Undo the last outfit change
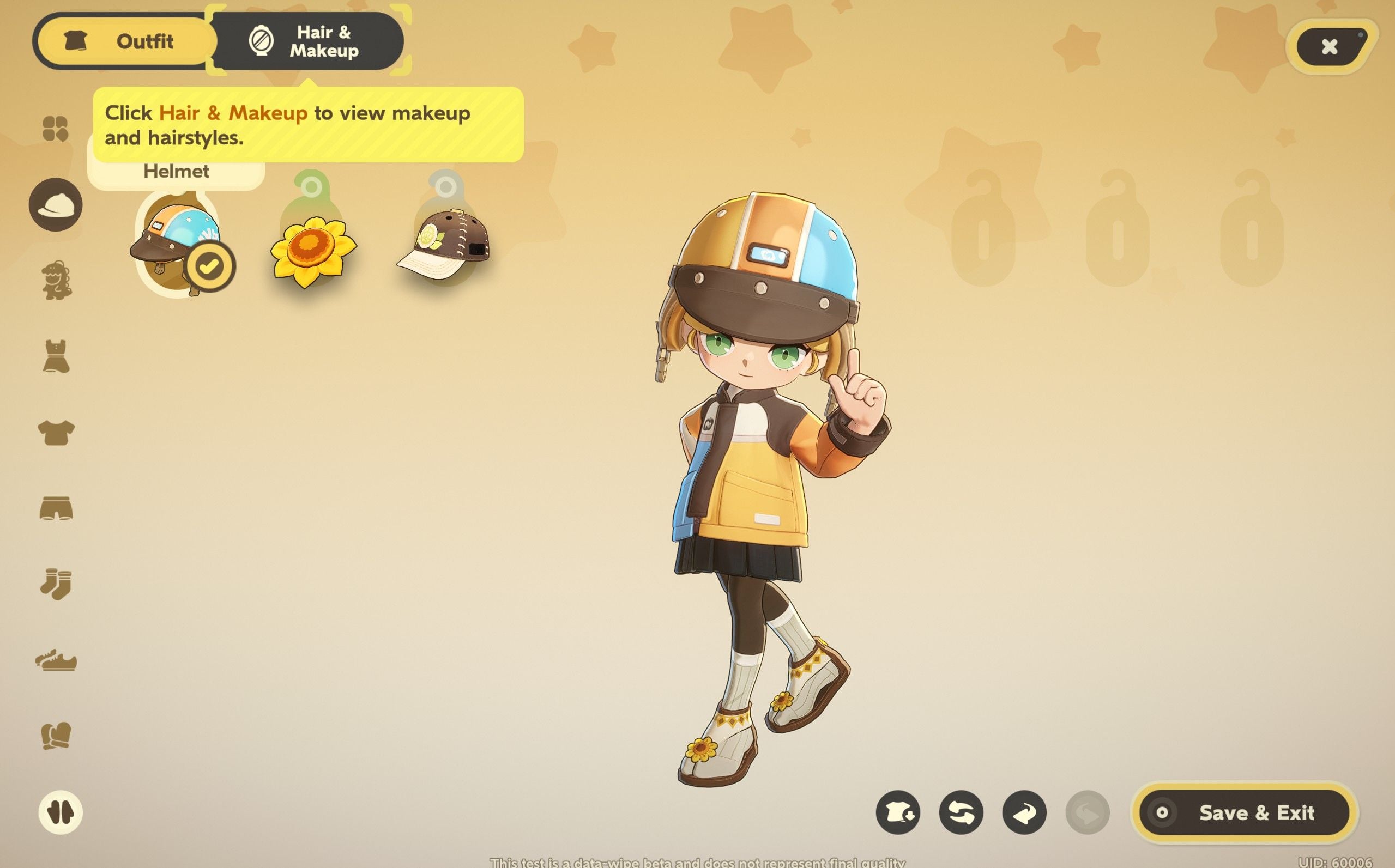The height and width of the screenshot is (868, 1395). coord(1024,813)
